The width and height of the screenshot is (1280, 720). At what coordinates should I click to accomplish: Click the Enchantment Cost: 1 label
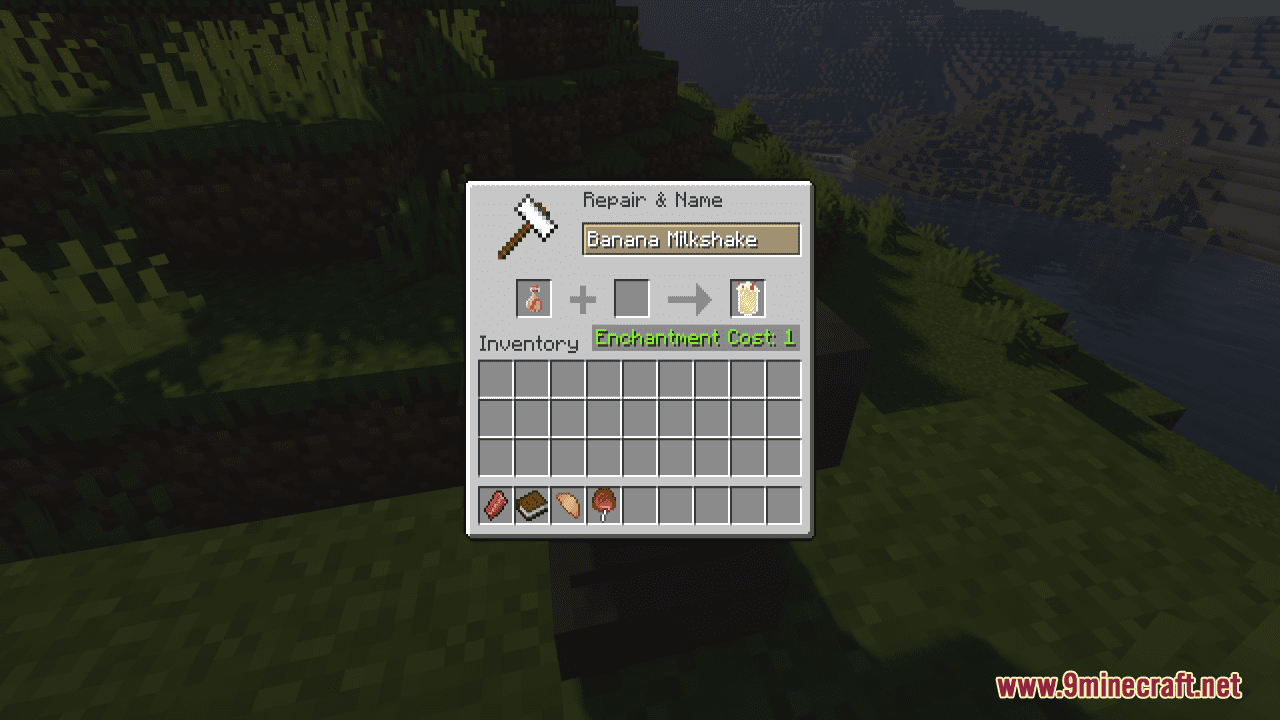point(695,338)
